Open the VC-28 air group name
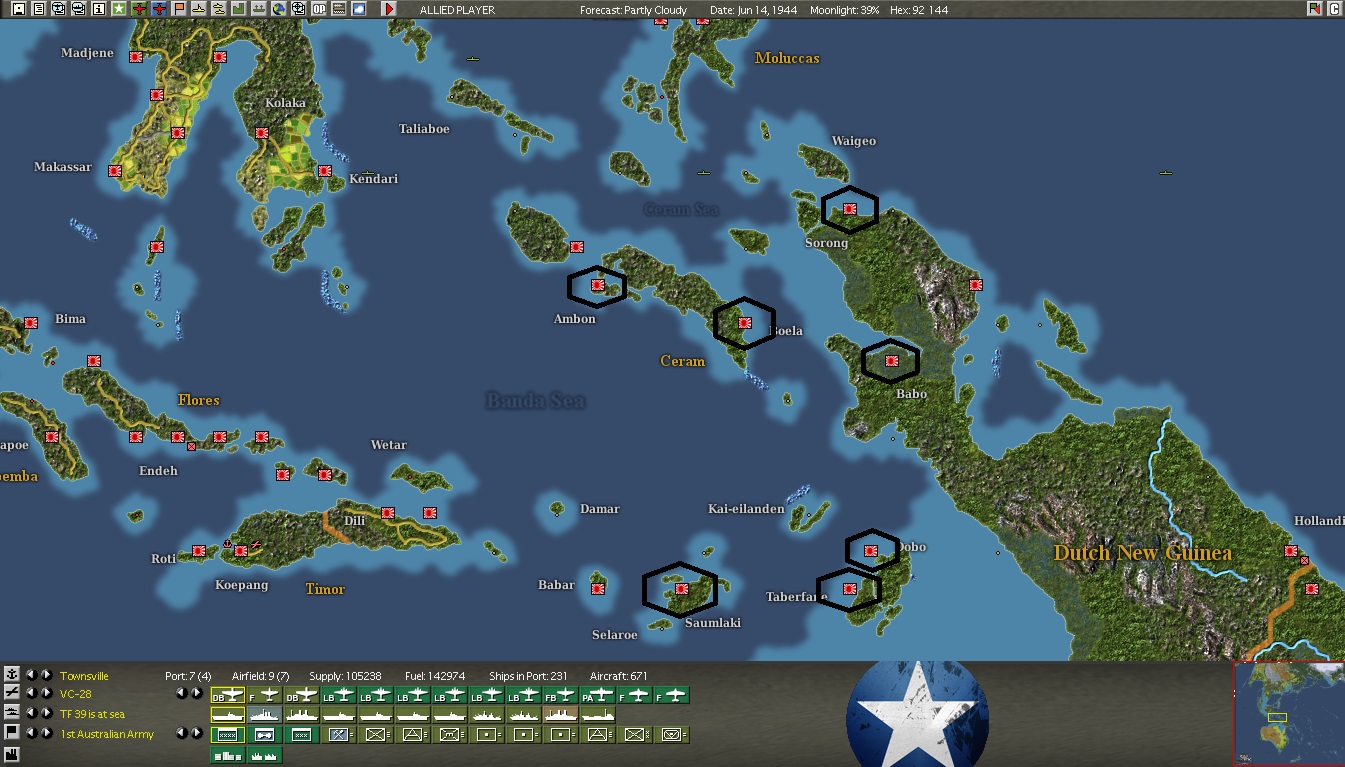The height and width of the screenshot is (767, 1345). point(76,694)
